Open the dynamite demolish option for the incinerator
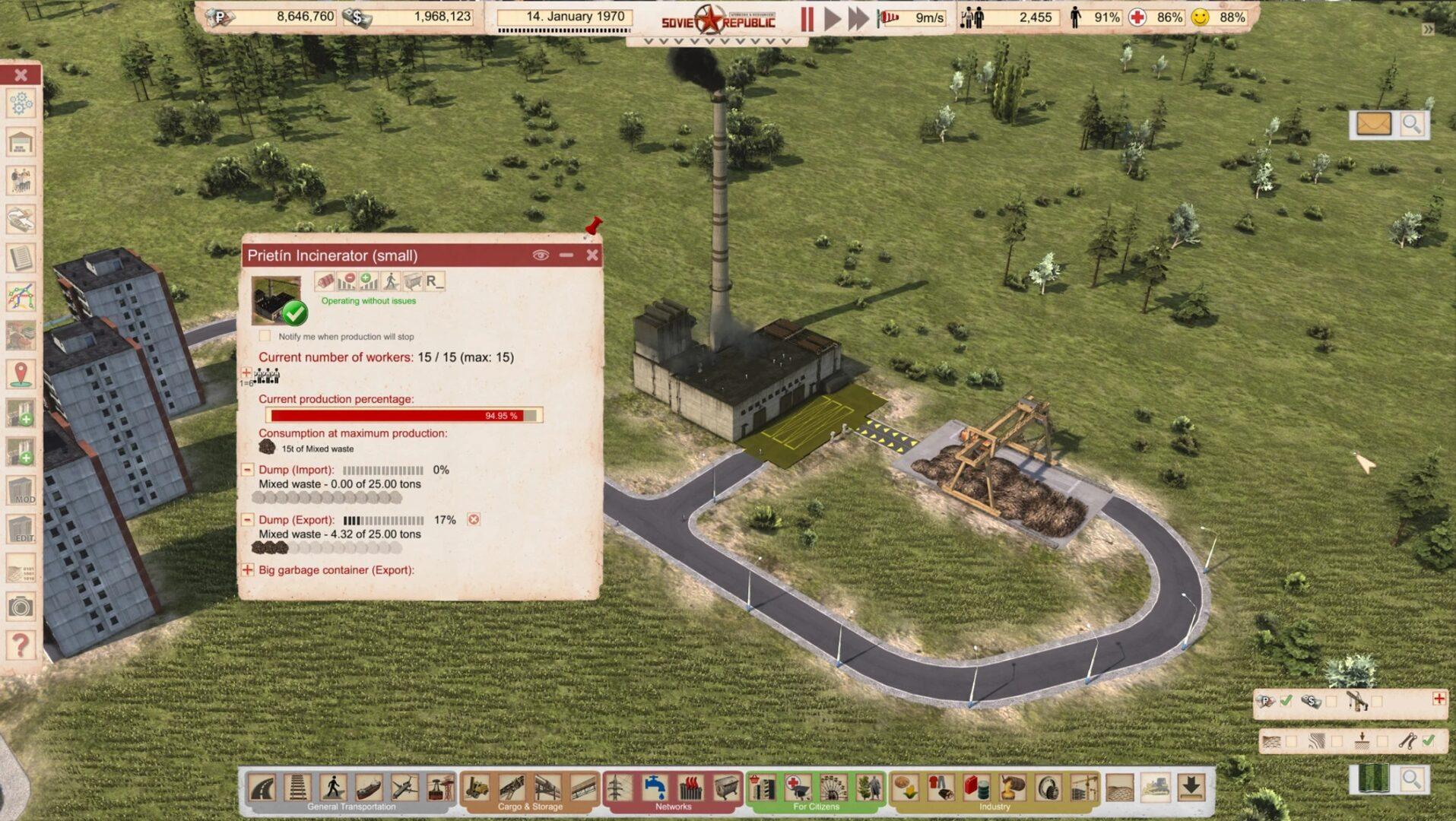Viewport: 1456px width, 821px height. (325, 281)
